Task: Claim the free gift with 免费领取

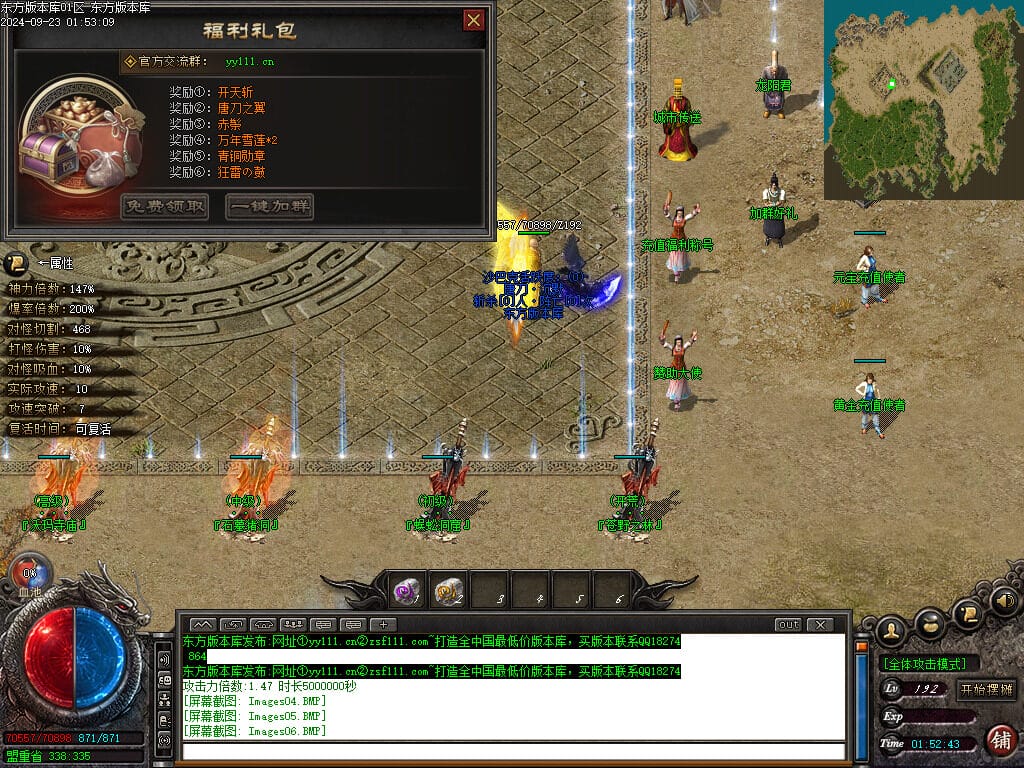Action: coord(165,207)
